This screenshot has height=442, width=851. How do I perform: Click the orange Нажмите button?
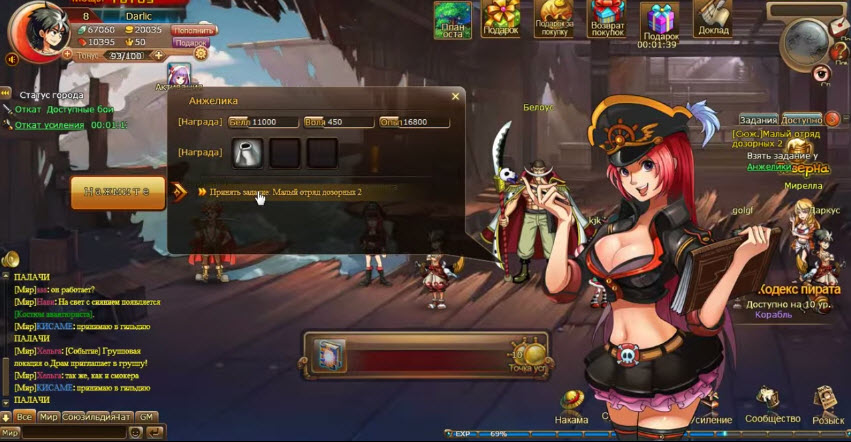coord(117,191)
